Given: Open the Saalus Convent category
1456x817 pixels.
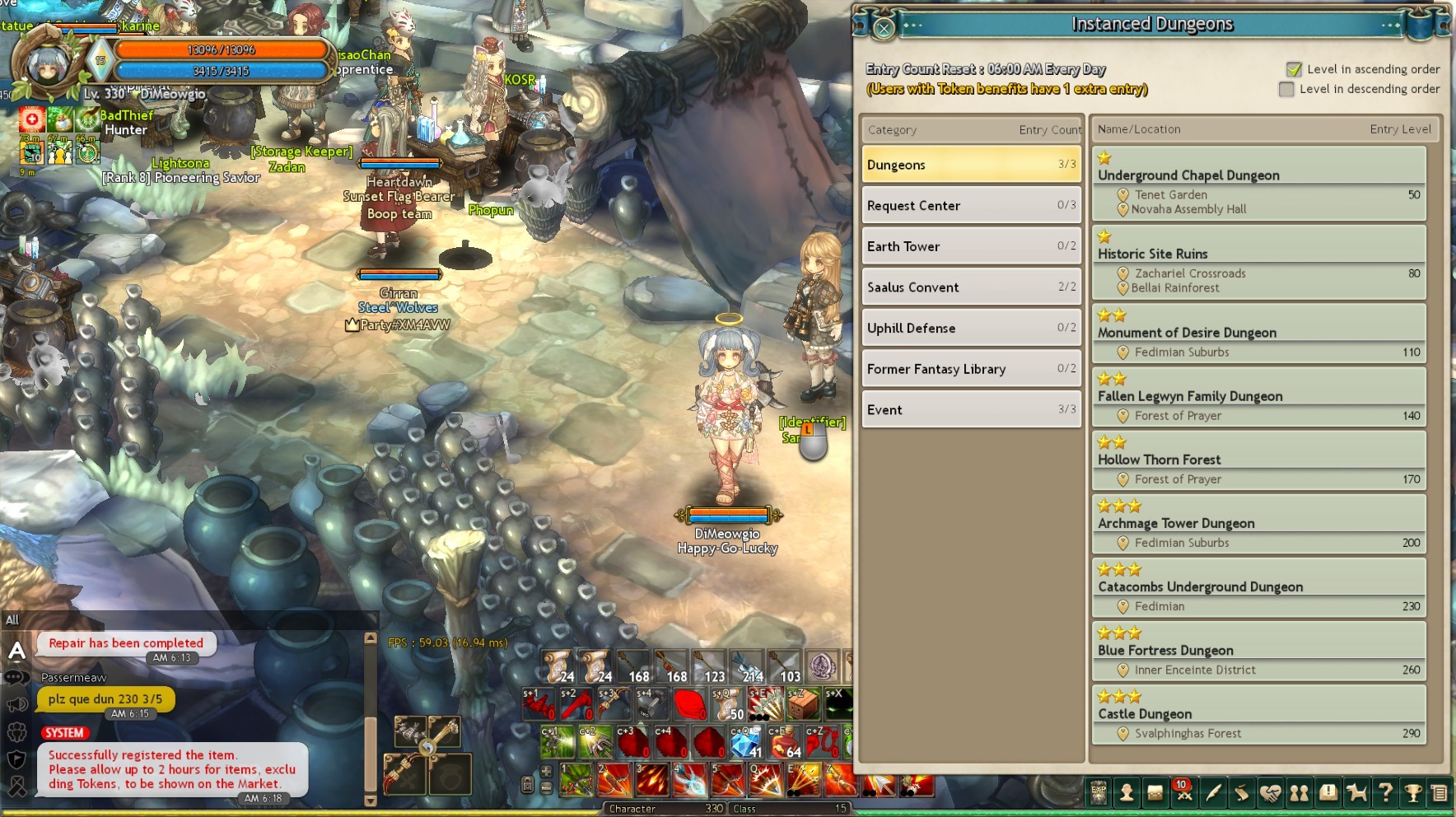Looking at the screenshot, I should tap(971, 287).
